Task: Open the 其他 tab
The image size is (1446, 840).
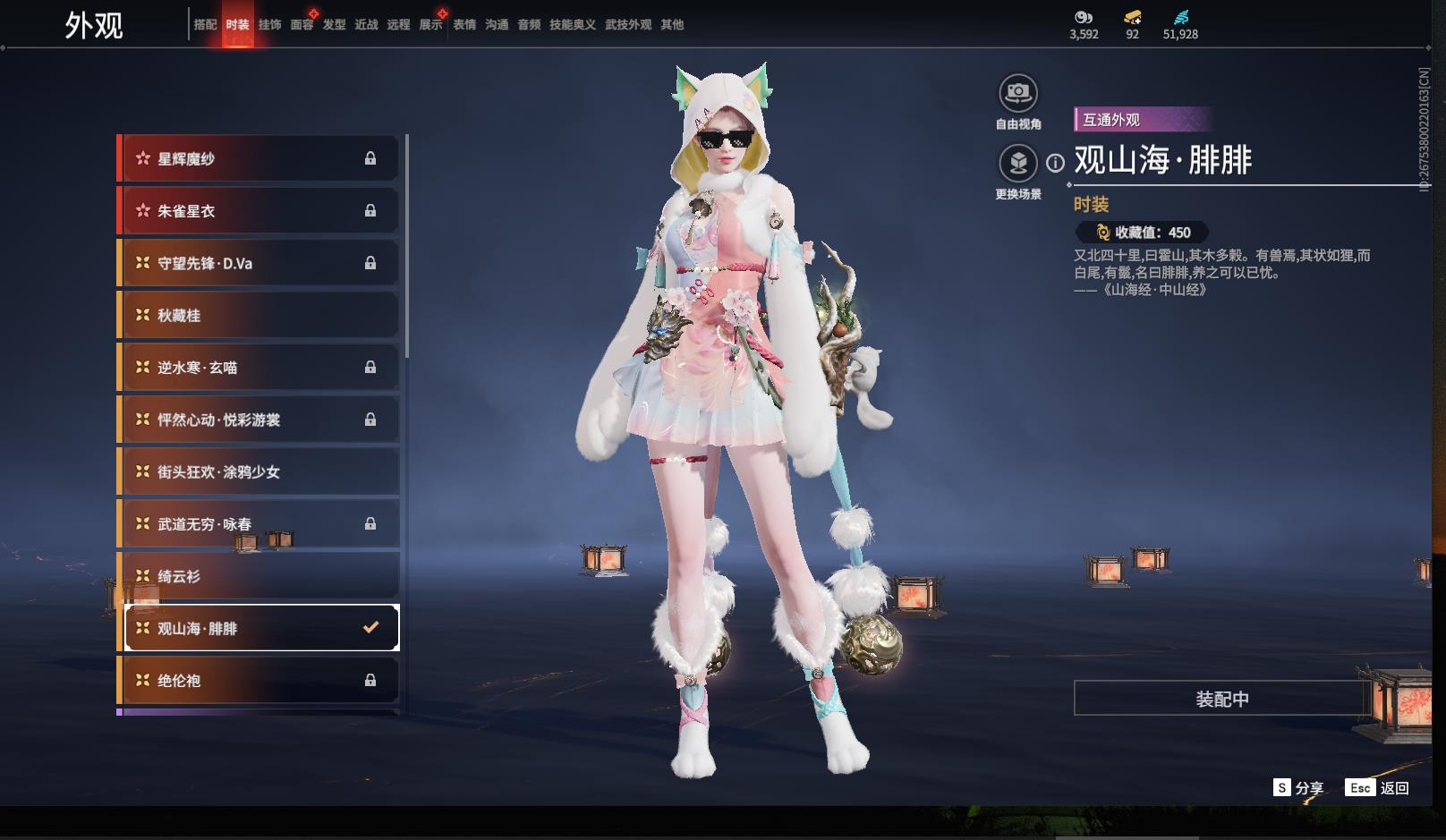Action: pyautogui.click(x=672, y=25)
